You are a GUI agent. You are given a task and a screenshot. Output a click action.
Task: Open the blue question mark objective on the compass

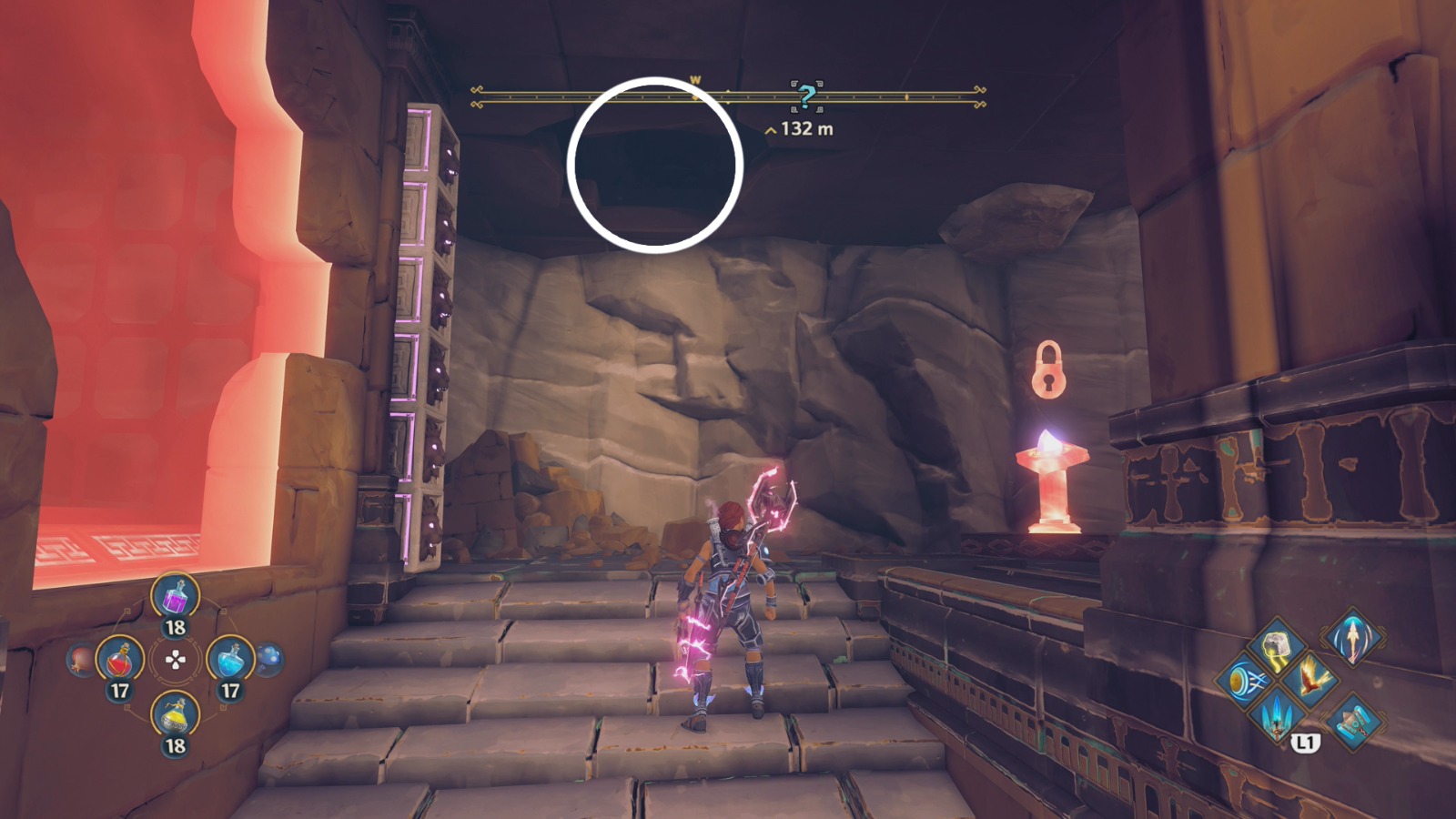tap(804, 95)
